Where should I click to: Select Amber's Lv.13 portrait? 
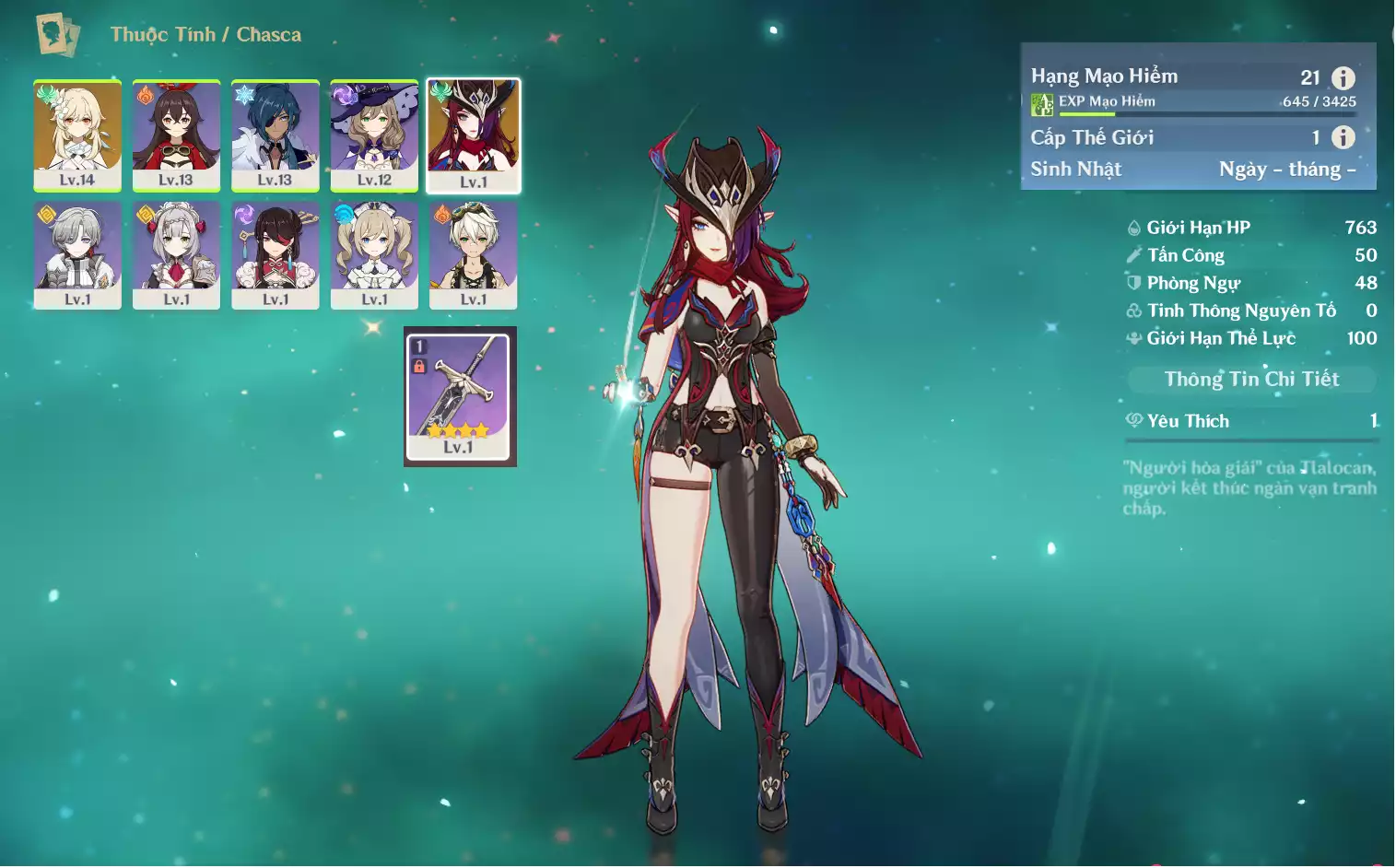tap(176, 135)
